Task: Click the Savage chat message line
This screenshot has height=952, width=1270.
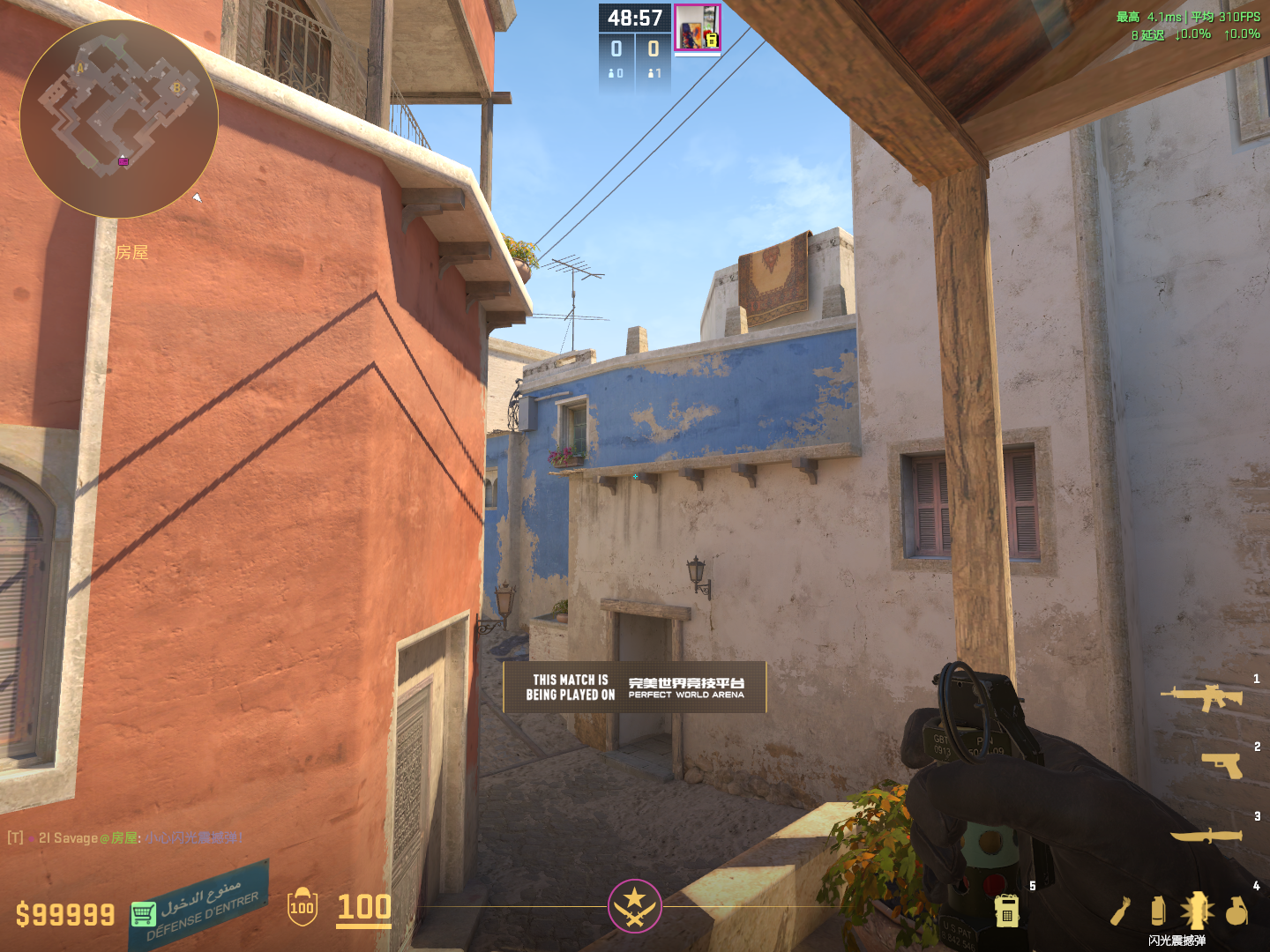Action: click(x=125, y=837)
